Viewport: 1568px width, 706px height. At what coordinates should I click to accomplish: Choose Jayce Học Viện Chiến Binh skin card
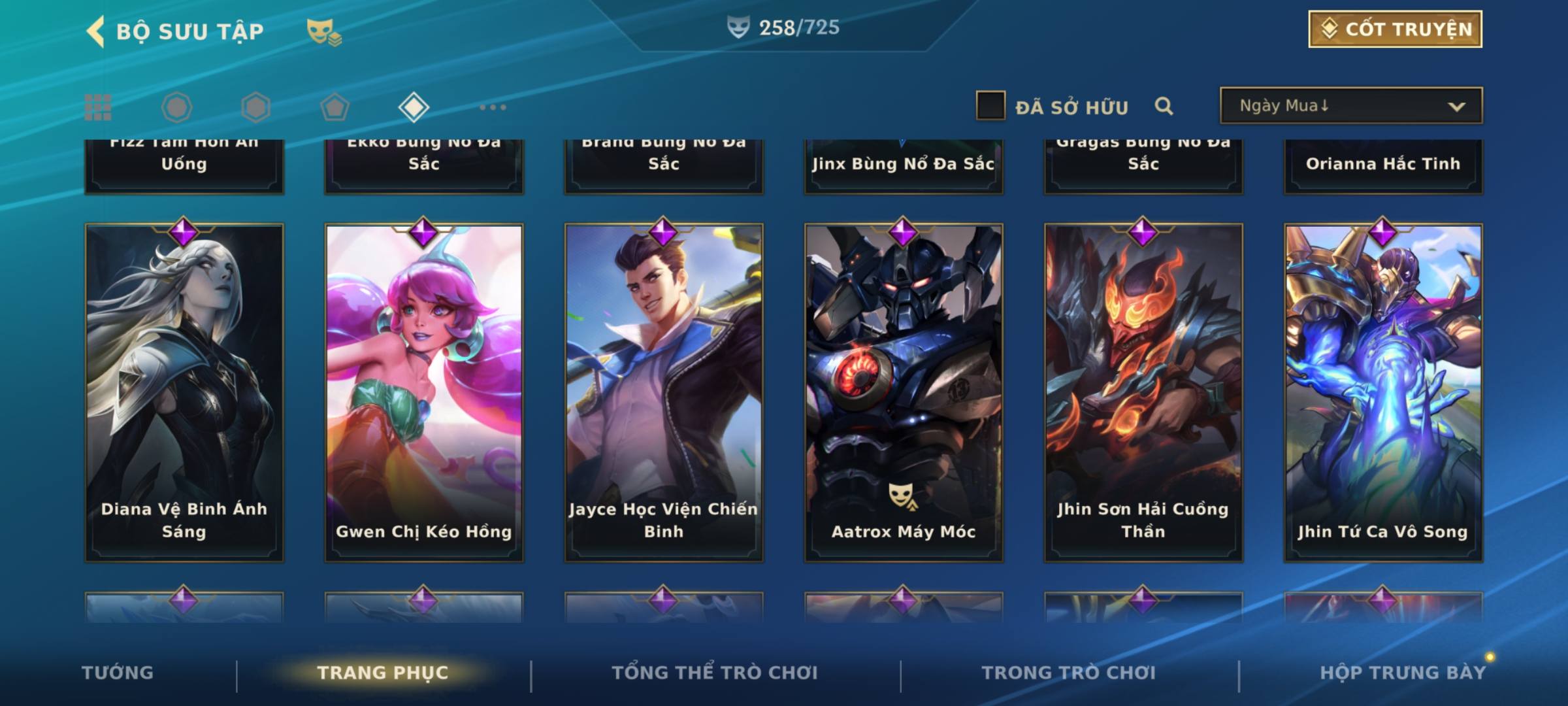[664, 392]
